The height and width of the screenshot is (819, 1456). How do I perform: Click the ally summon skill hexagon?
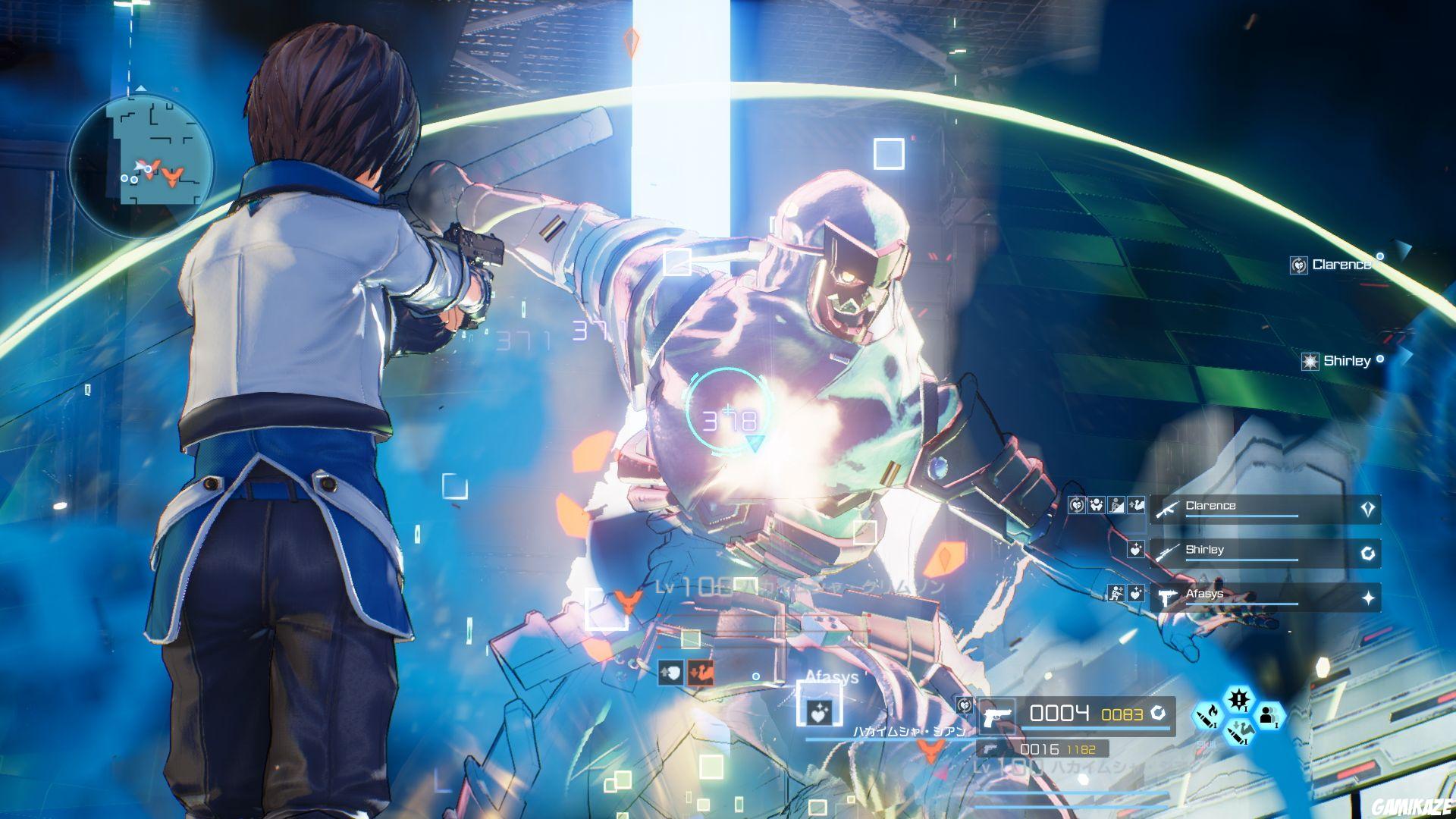point(1269,717)
